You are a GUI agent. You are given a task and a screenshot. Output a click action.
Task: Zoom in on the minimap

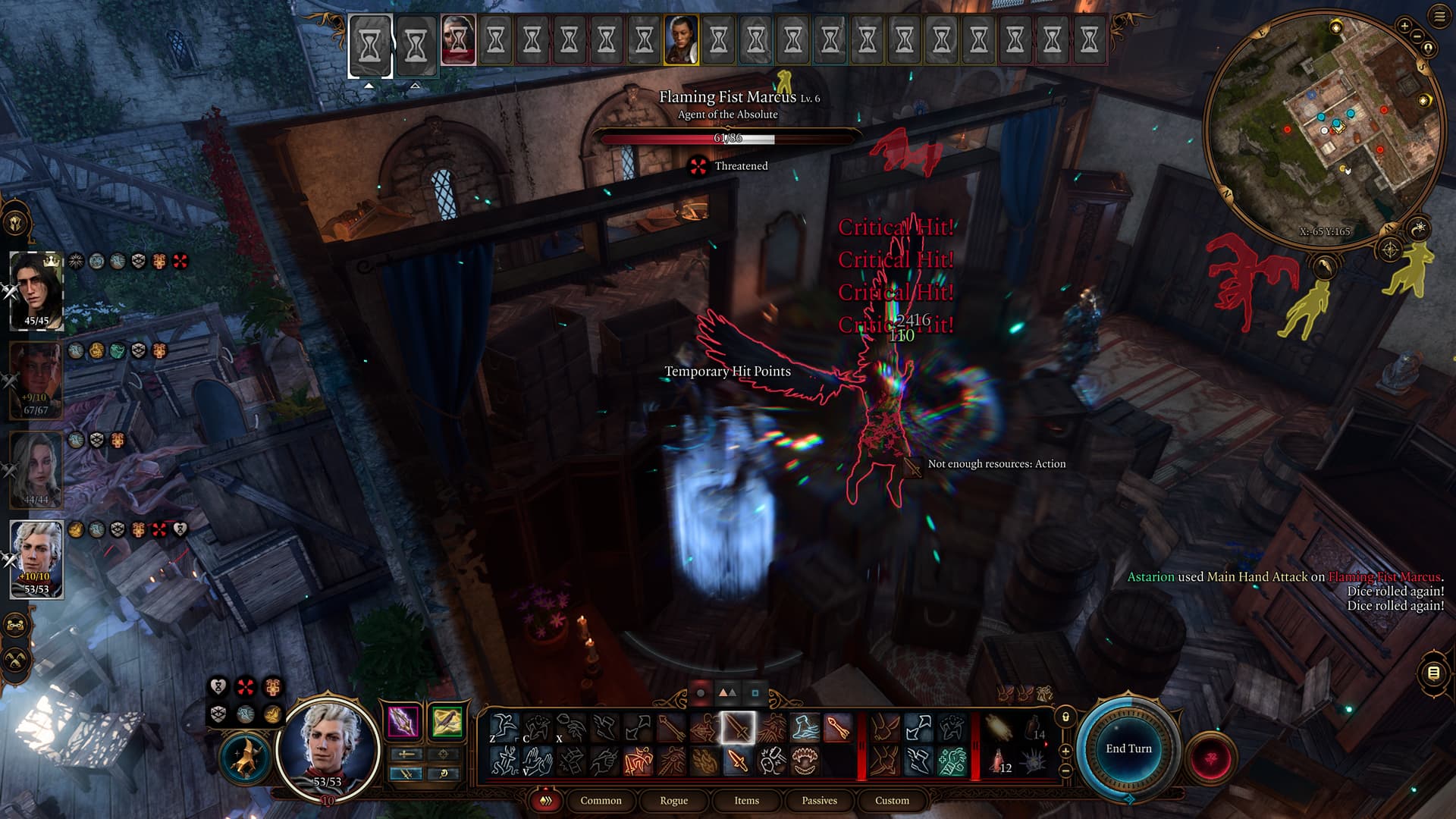[x=1404, y=27]
